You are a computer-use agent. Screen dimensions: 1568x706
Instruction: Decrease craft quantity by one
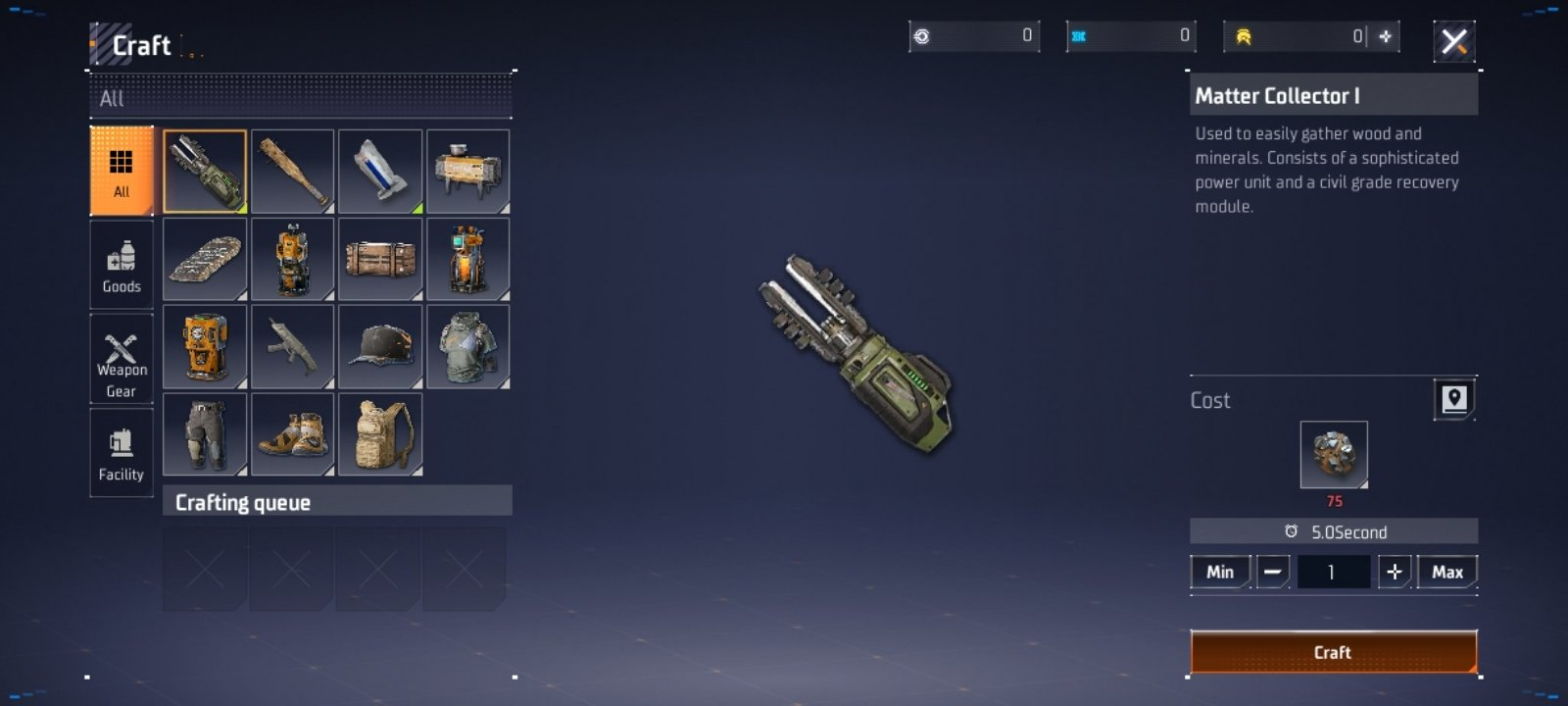click(x=1272, y=572)
